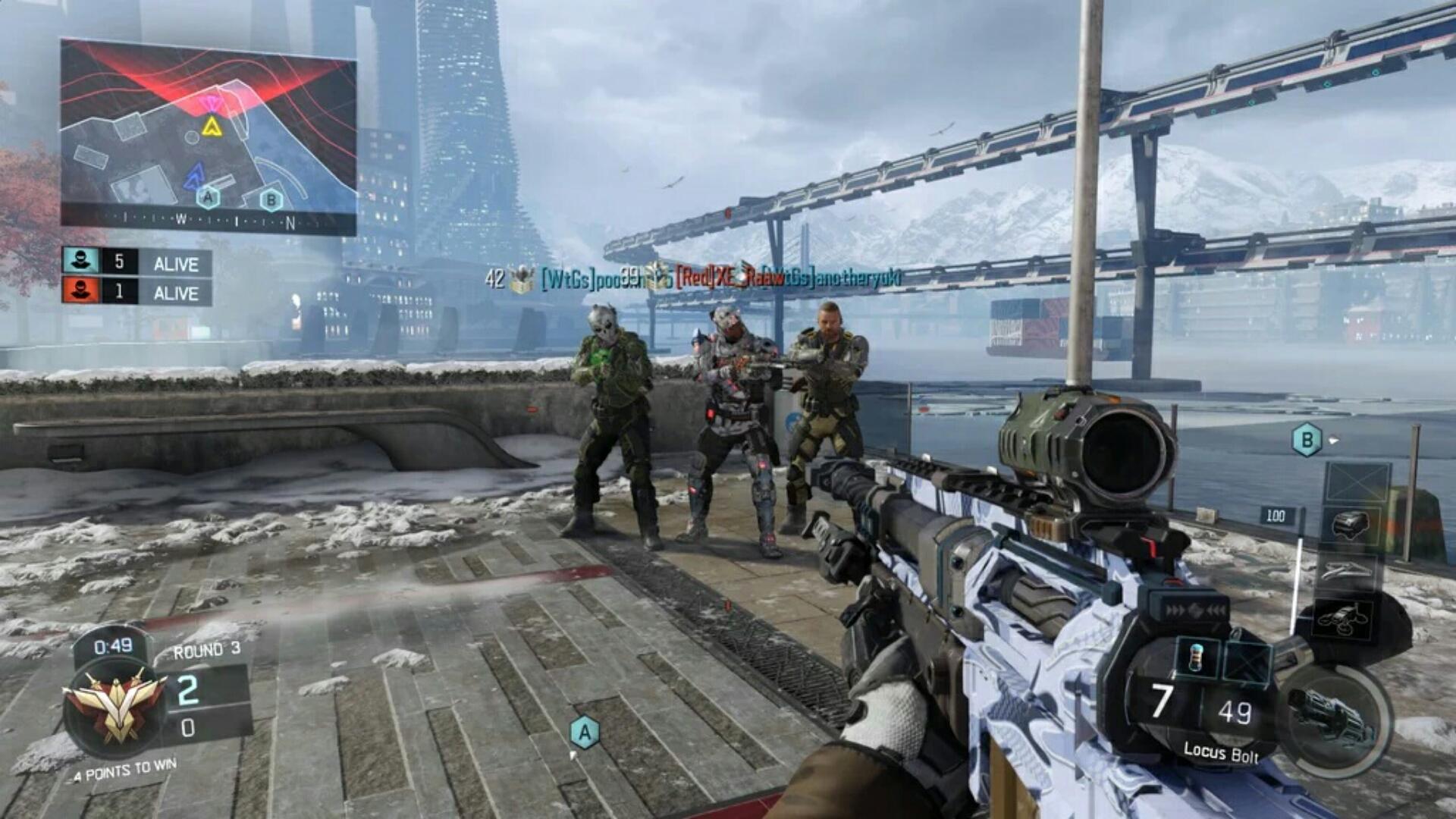Viewport: 1456px width, 819px height.
Task: Click the hexagonal B objective marker above the scorestreaks
Action: (1307, 440)
